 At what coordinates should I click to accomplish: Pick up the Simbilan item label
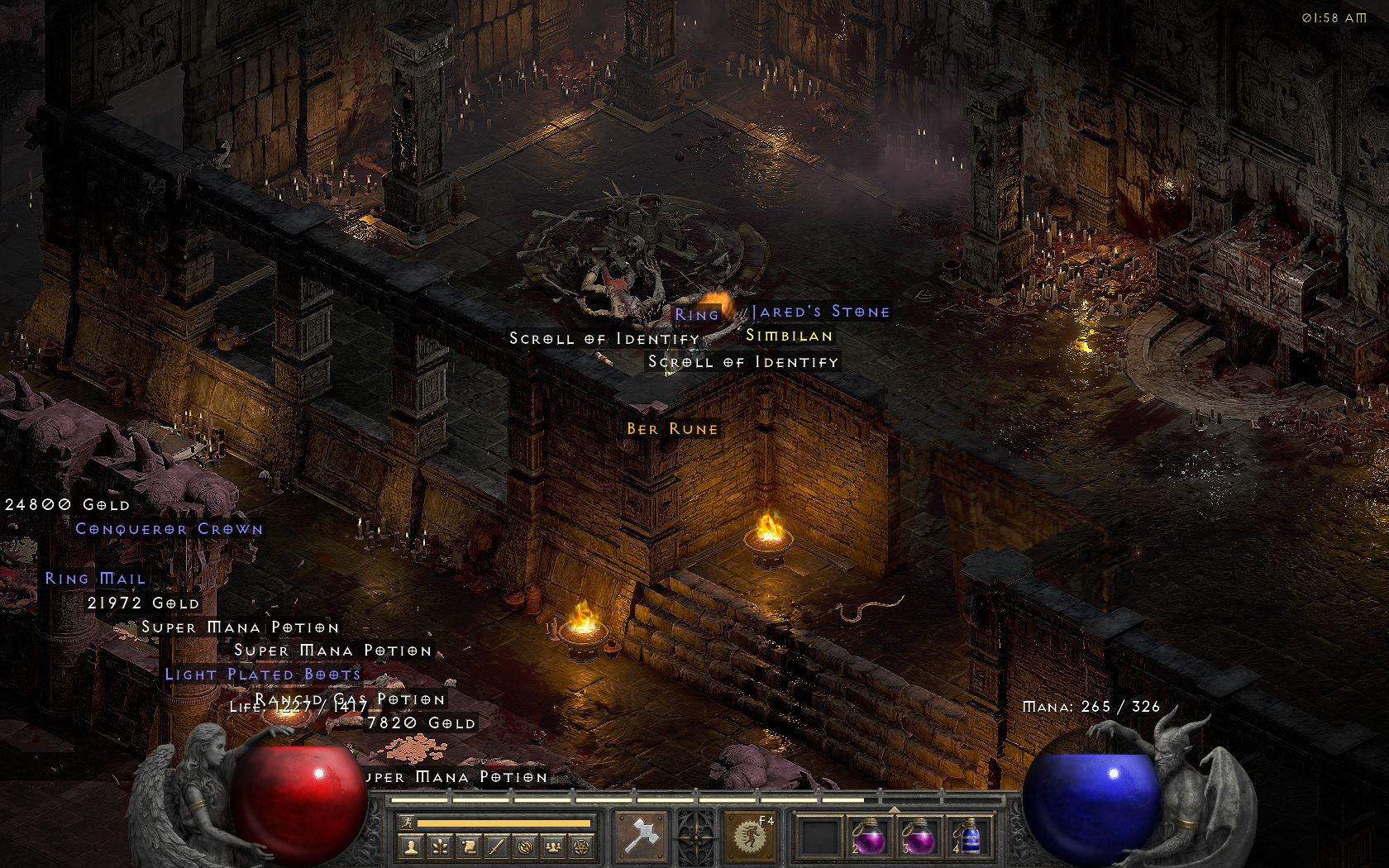(789, 336)
